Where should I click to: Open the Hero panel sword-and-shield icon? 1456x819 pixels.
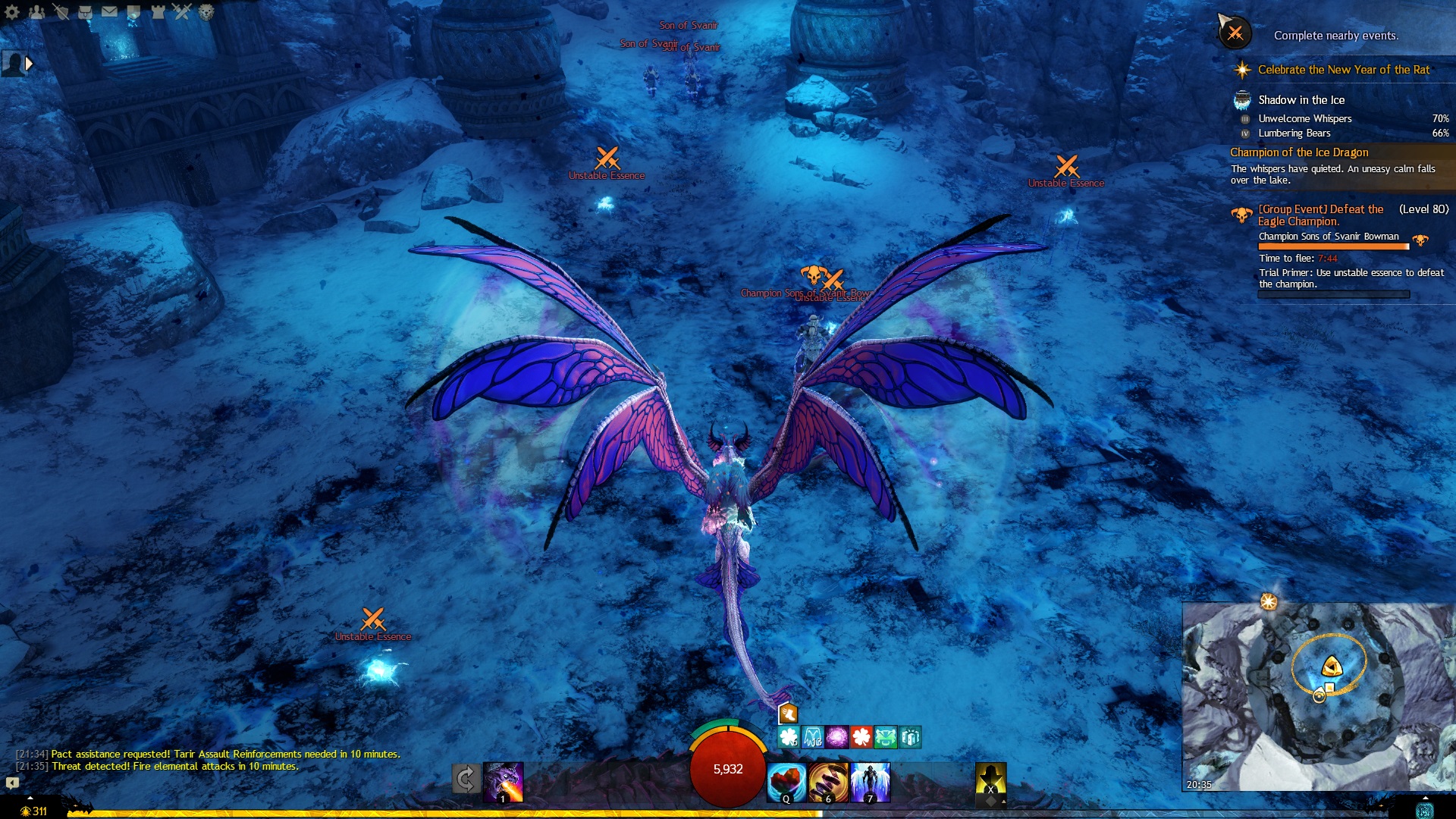61,11
